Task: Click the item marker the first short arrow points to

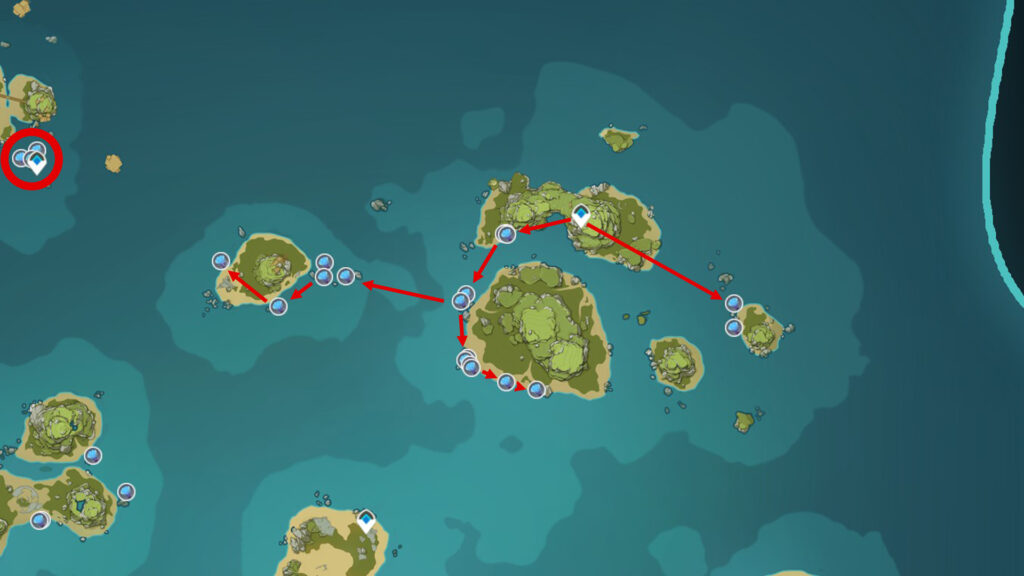Action: point(507,234)
